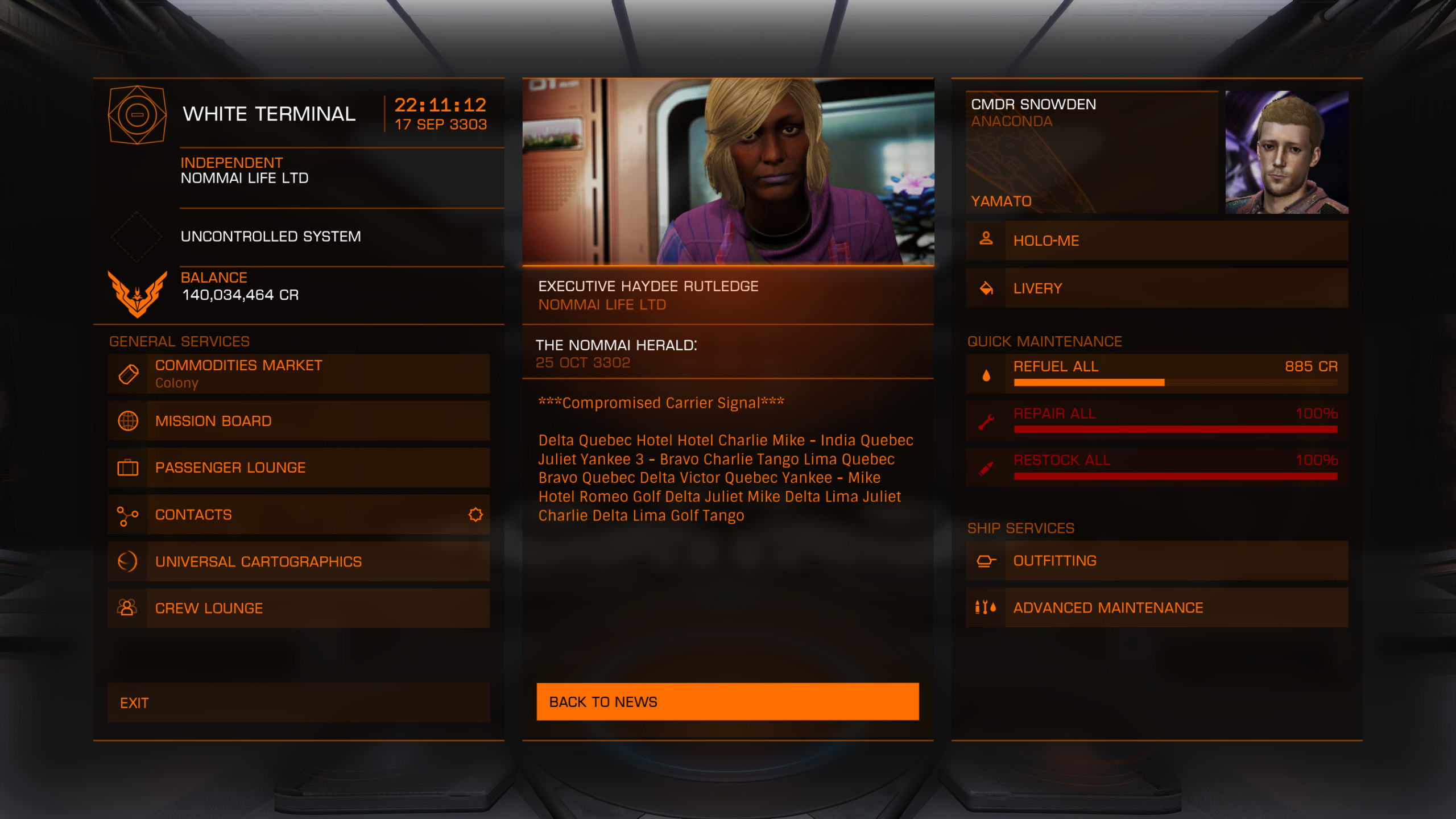Screen dimensions: 1456x819
Task: Open Universal Cartographics
Action: click(299, 561)
